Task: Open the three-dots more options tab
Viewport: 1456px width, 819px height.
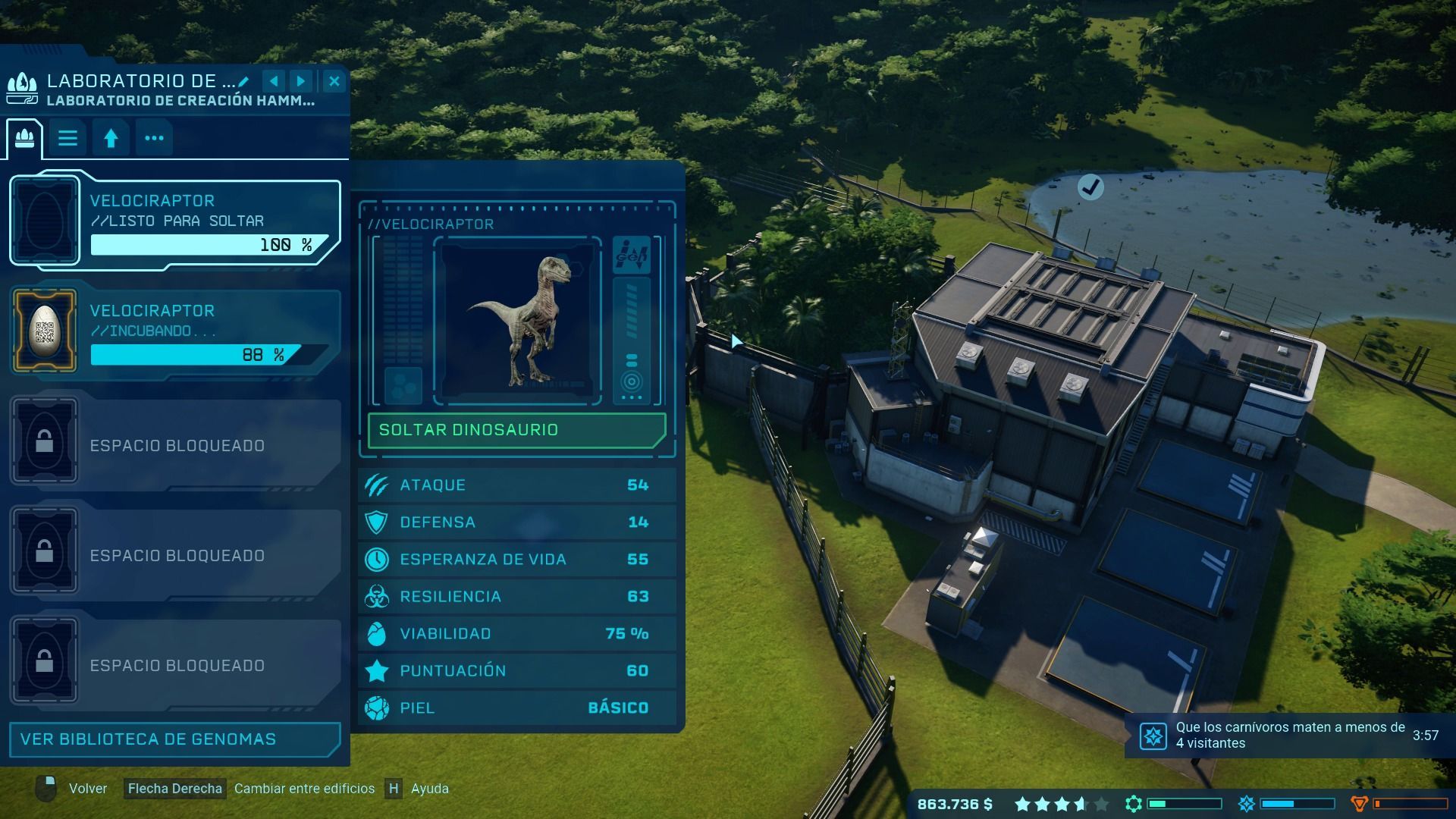Action: [x=154, y=139]
